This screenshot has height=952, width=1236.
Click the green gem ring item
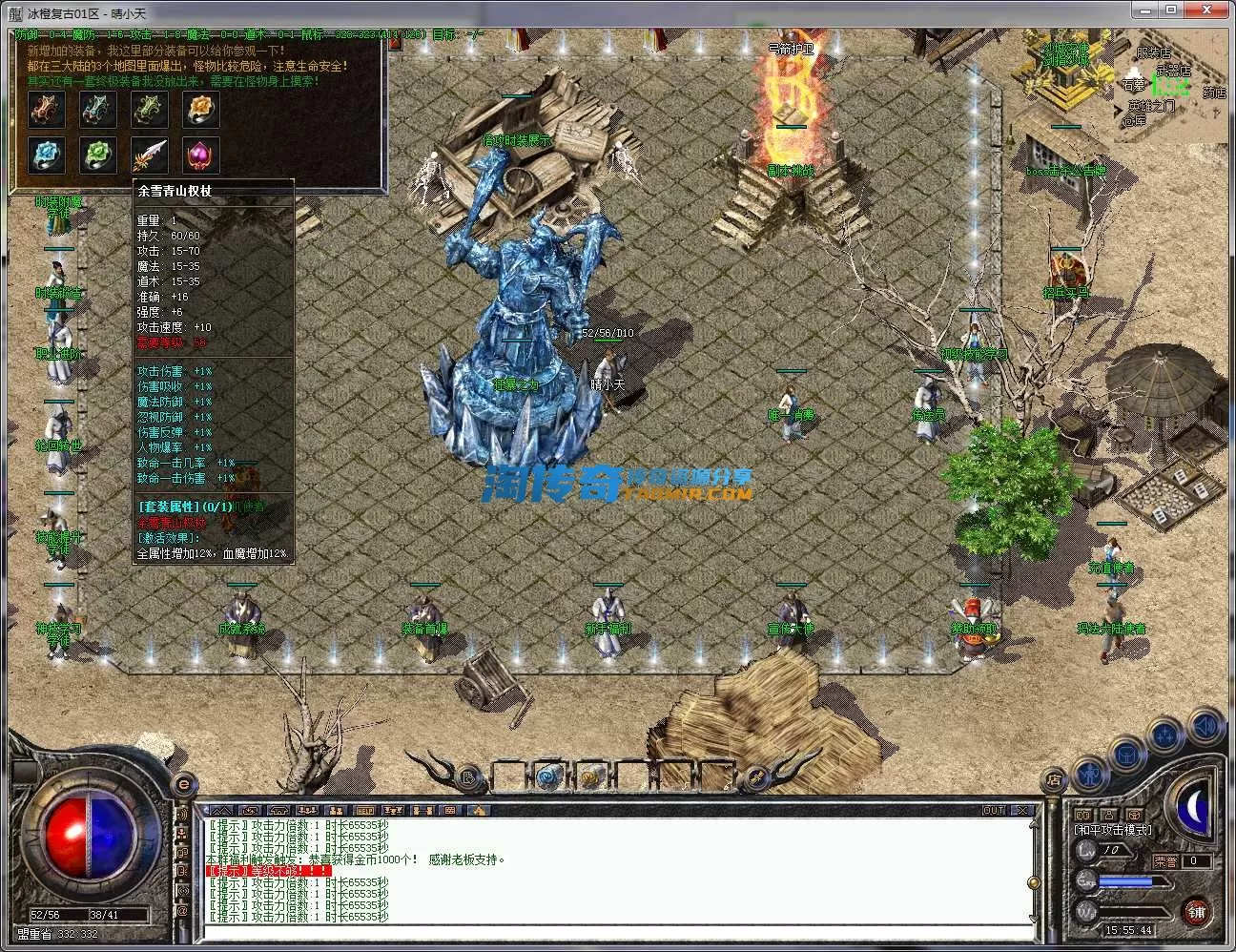point(97,154)
